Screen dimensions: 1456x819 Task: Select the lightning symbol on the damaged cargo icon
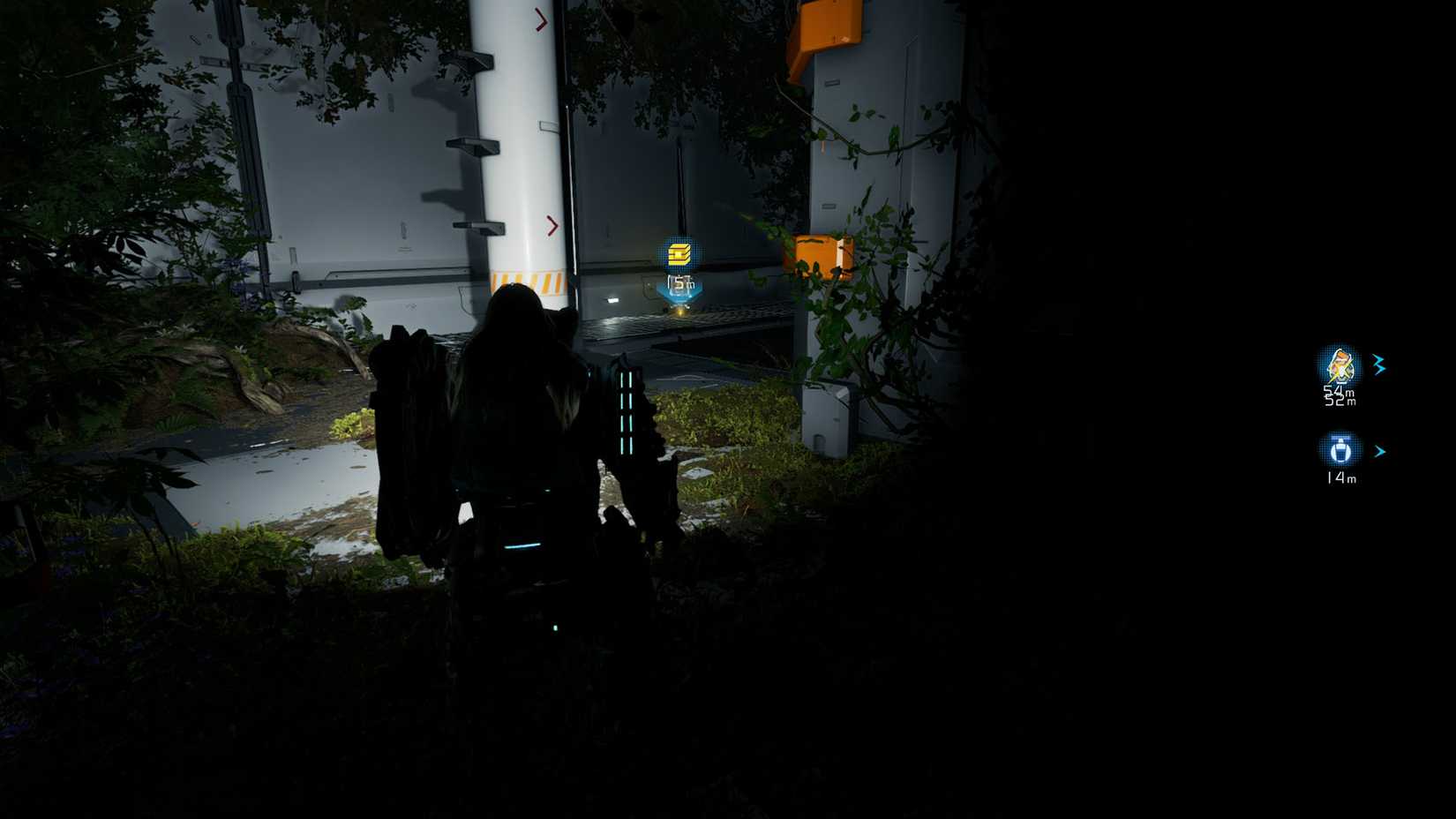[1340, 371]
